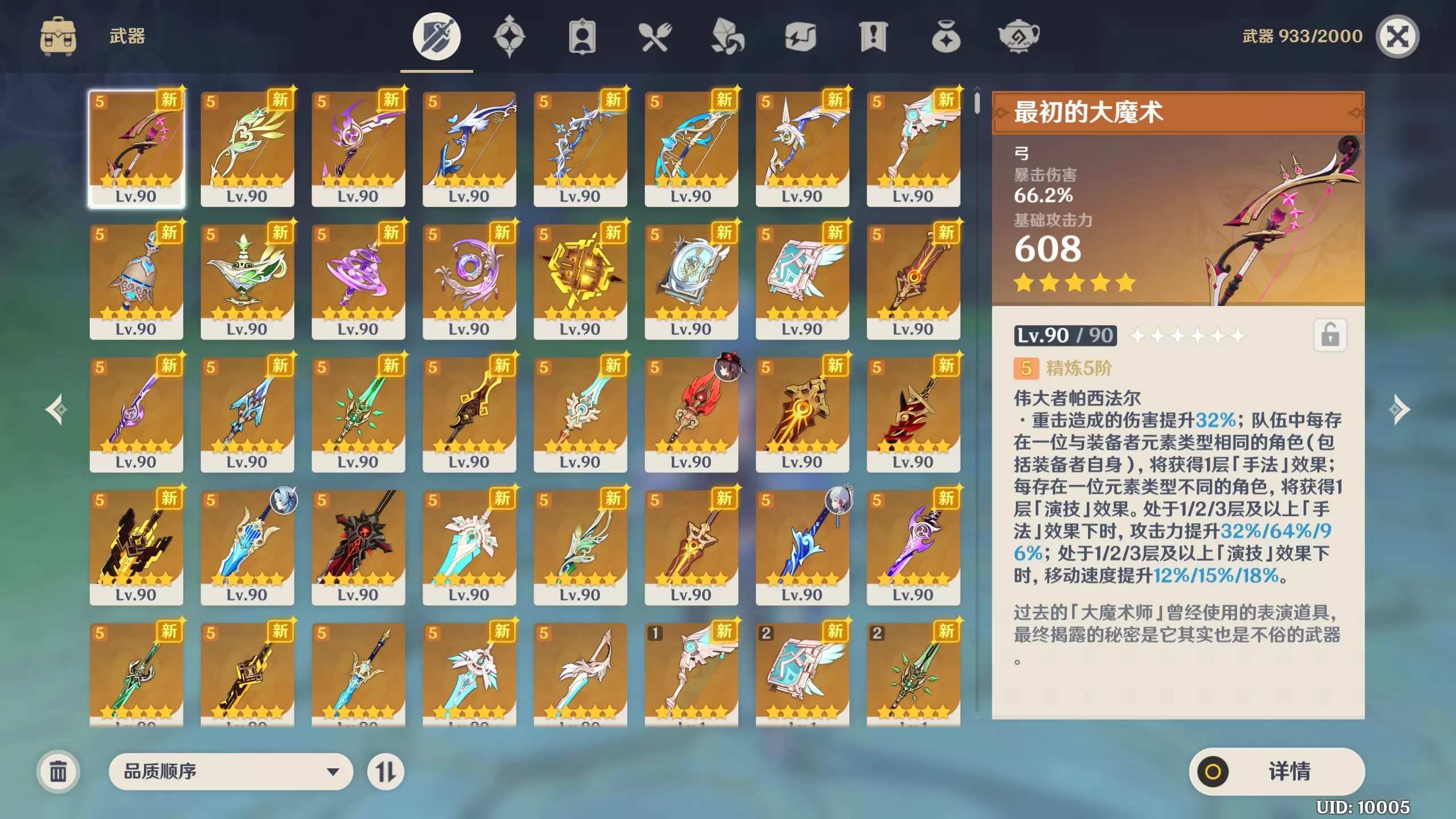Open the Quest items tab
This screenshot has height=819, width=1456.
(873, 37)
